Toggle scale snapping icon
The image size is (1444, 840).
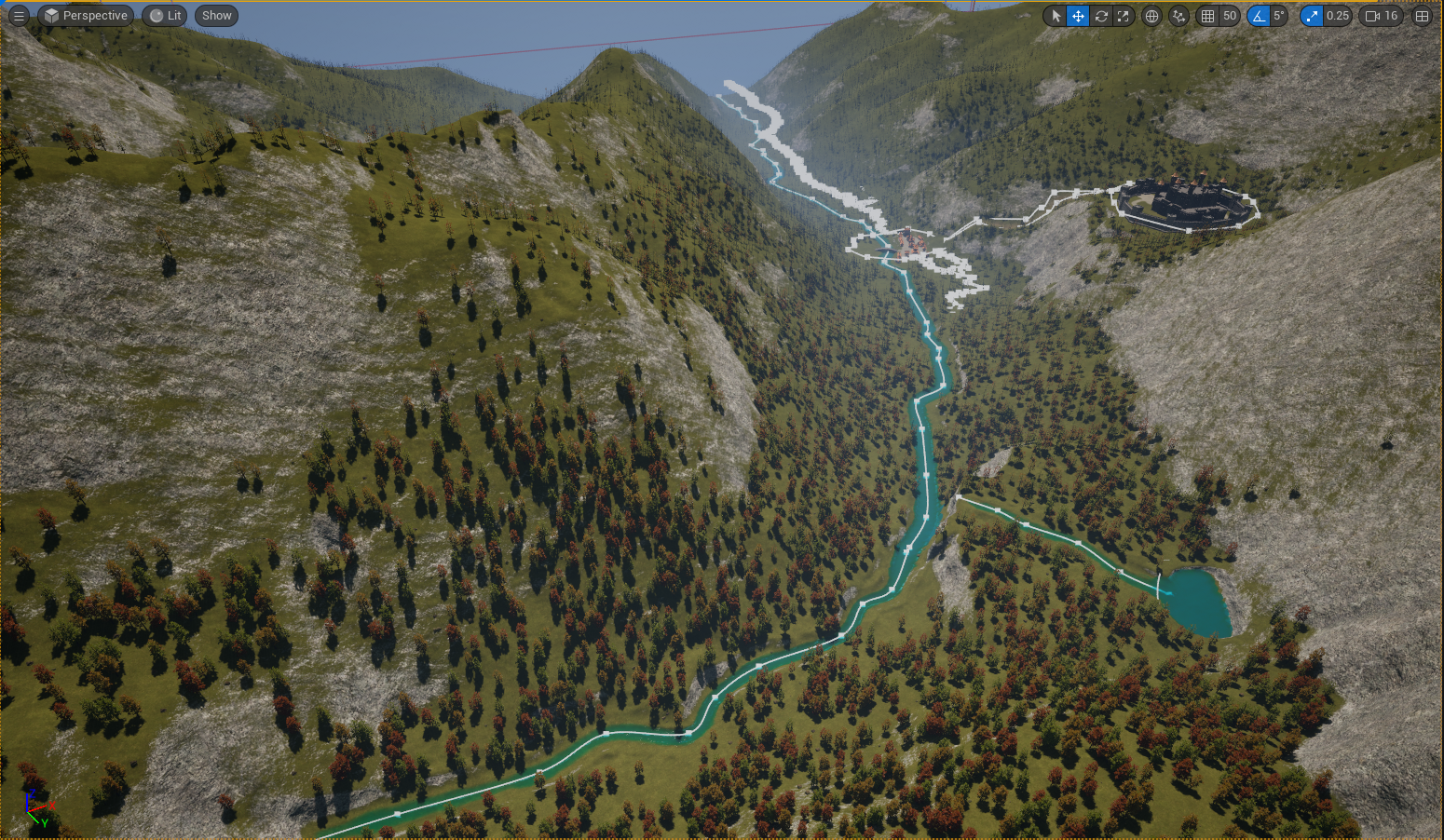[1312, 16]
